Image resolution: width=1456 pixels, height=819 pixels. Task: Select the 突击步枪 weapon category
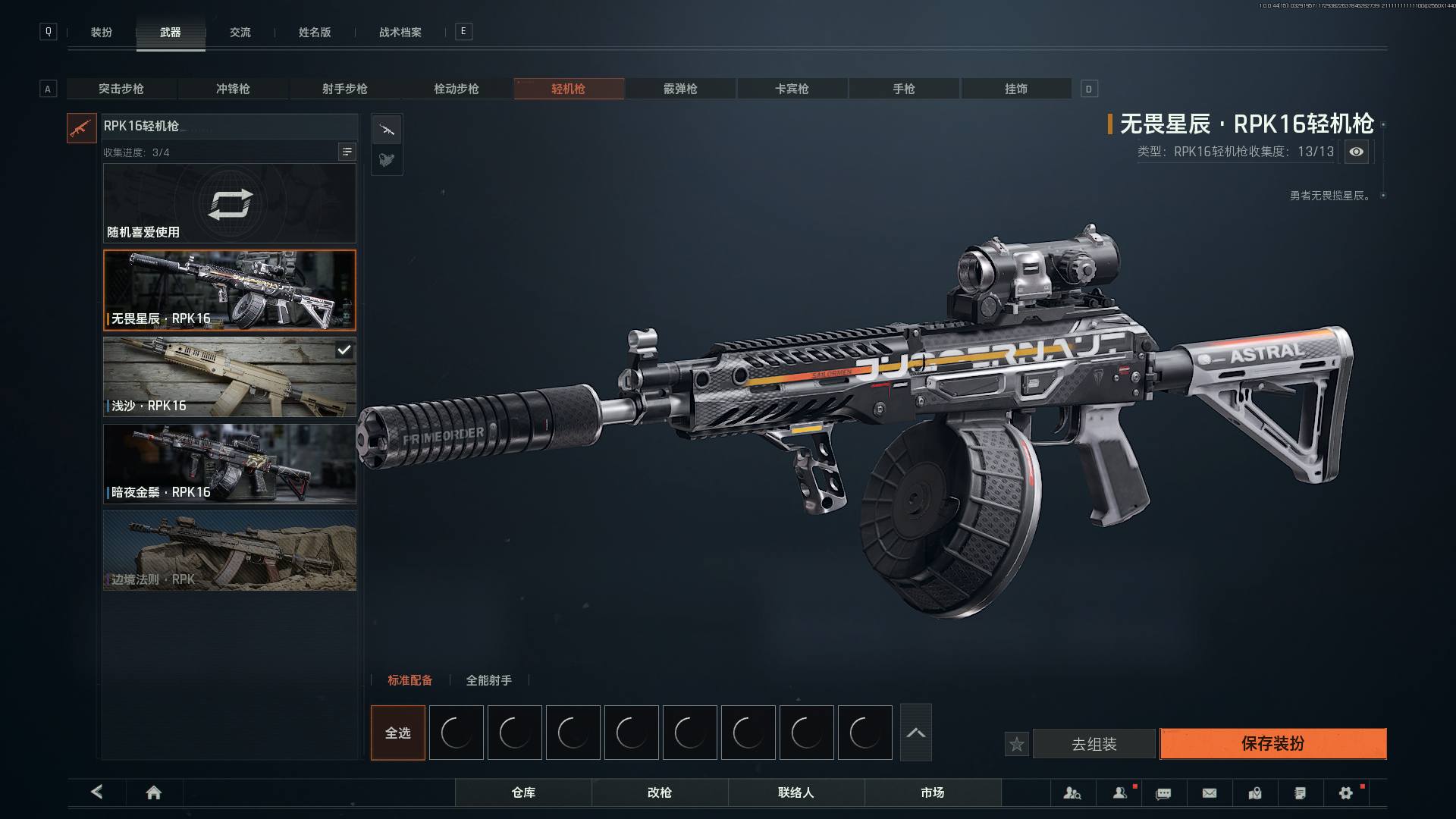(x=121, y=89)
